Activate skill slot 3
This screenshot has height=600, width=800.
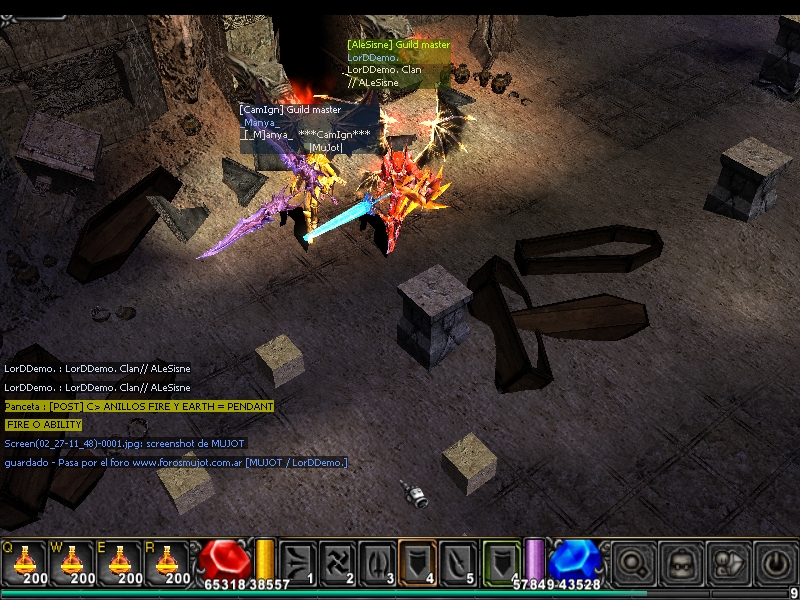pos(377,562)
